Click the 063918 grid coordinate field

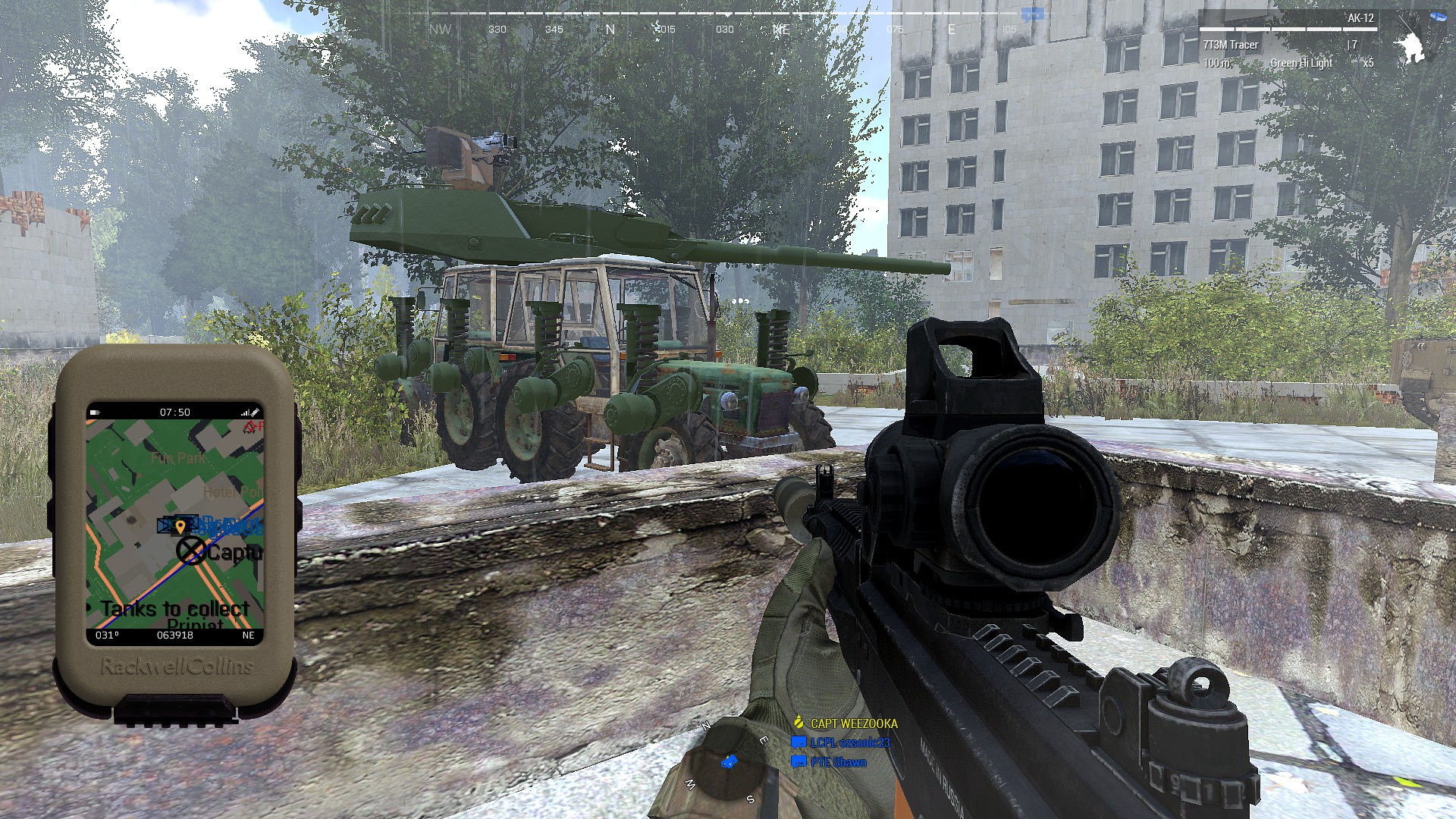[175, 635]
